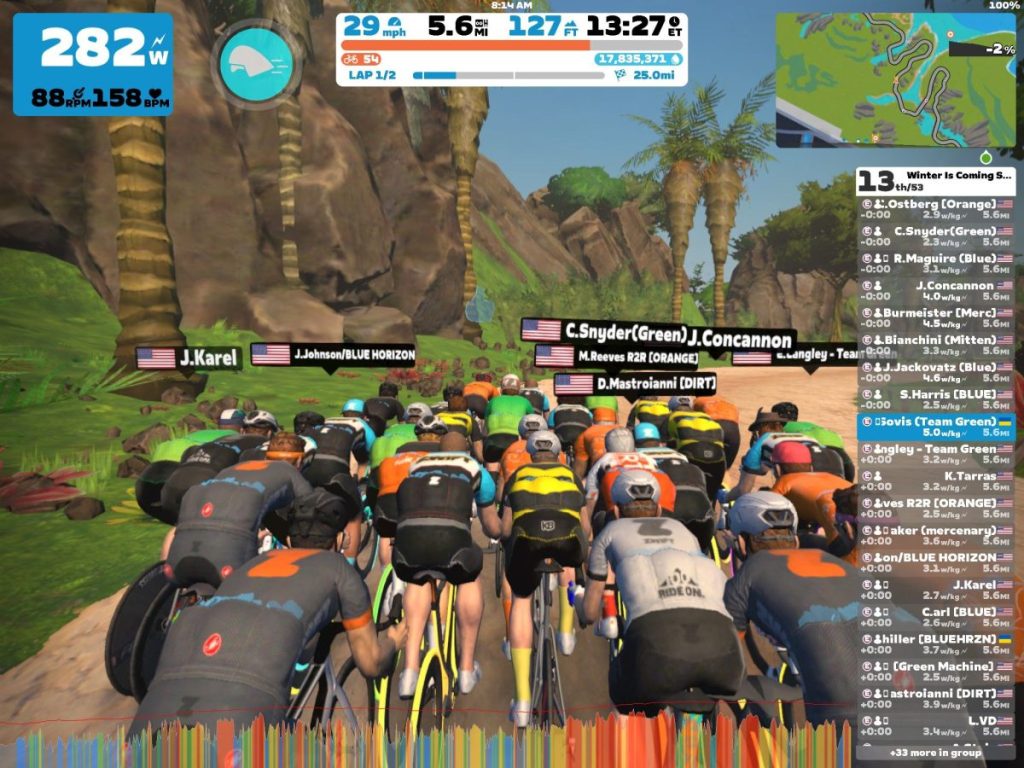The height and width of the screenshot is (768, 1024).
Task: Pick S.Harris (BLUE) from the rider list
Action: pos(936,399)
